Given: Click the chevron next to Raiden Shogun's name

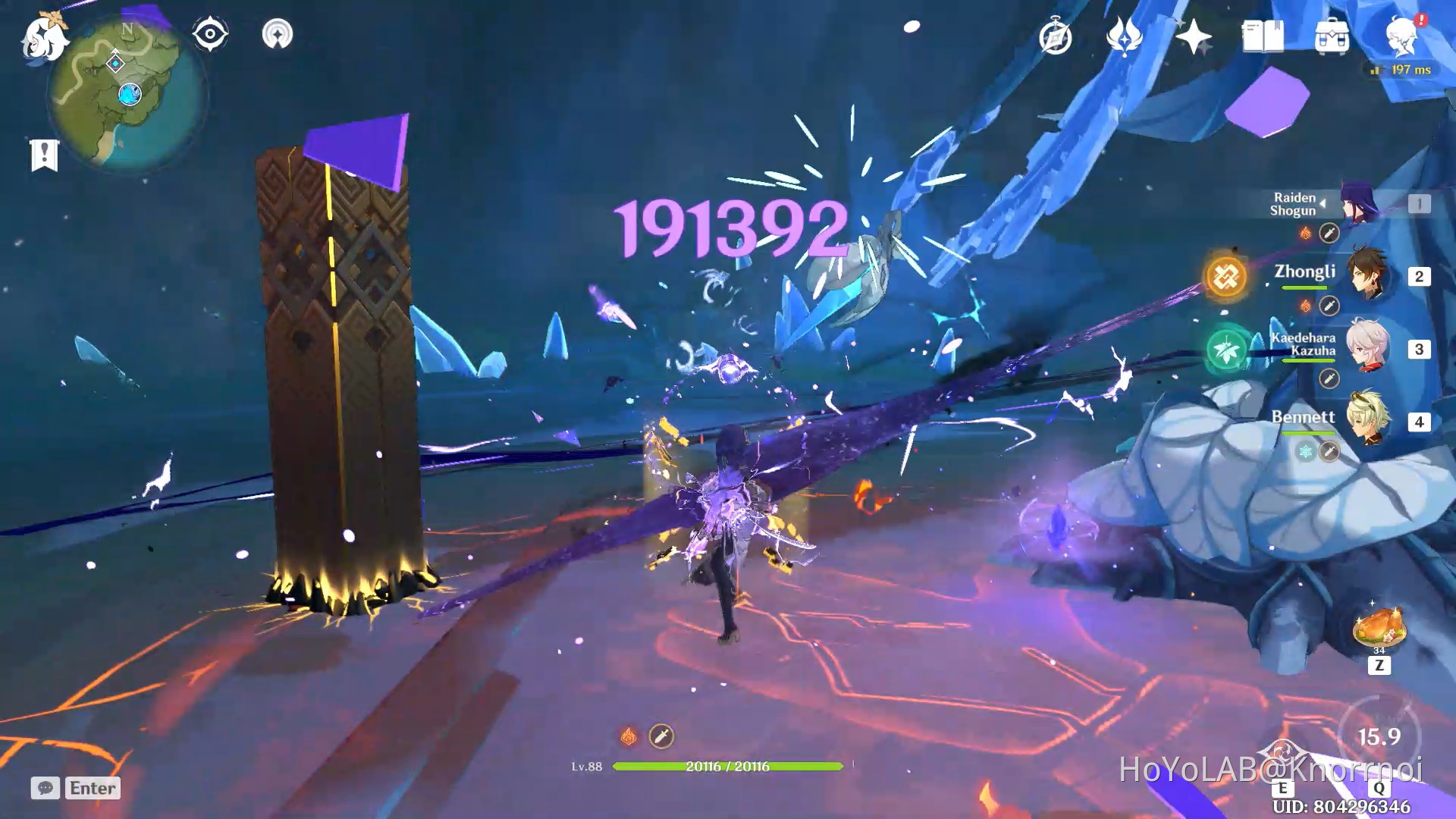Looking at the screenshot, I should (1325, 202).
